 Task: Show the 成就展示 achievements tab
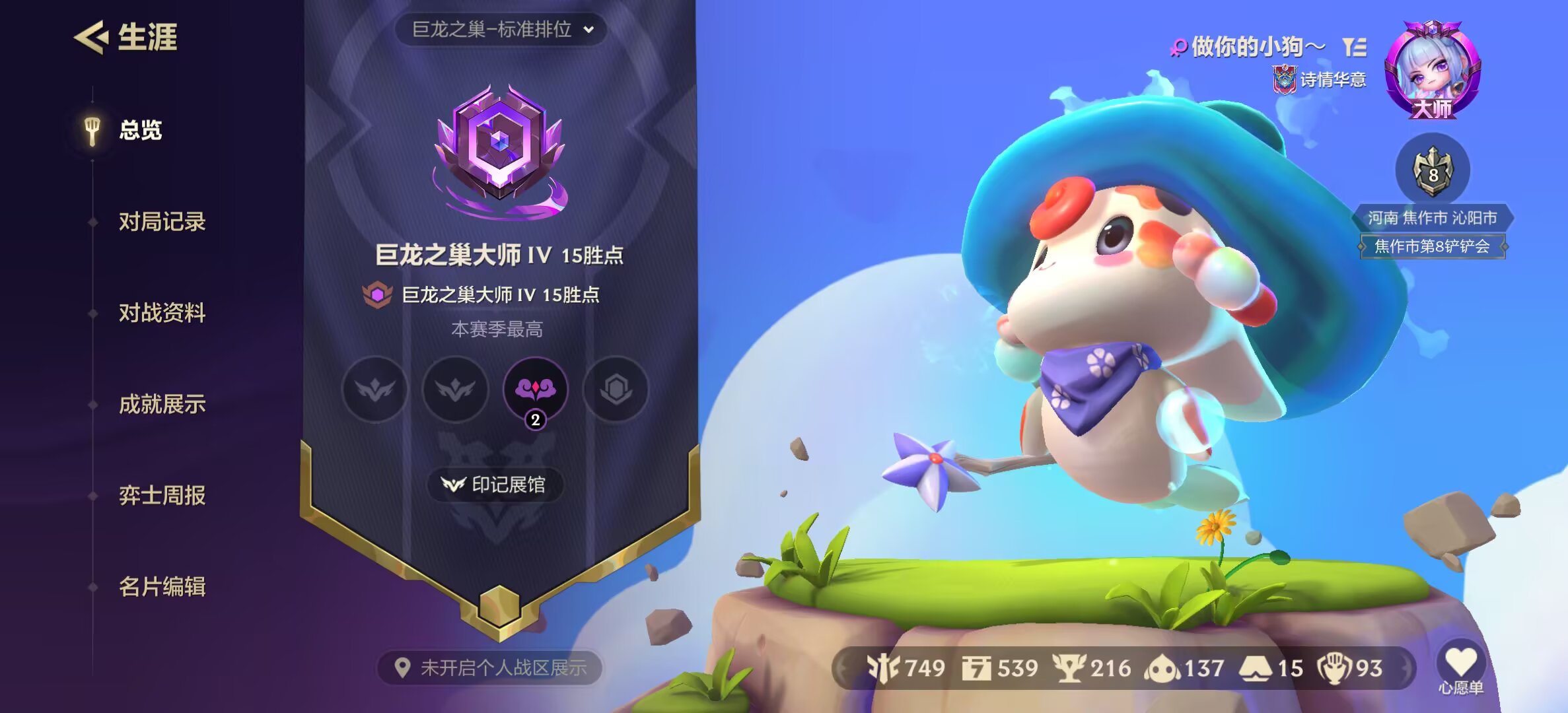162,404
